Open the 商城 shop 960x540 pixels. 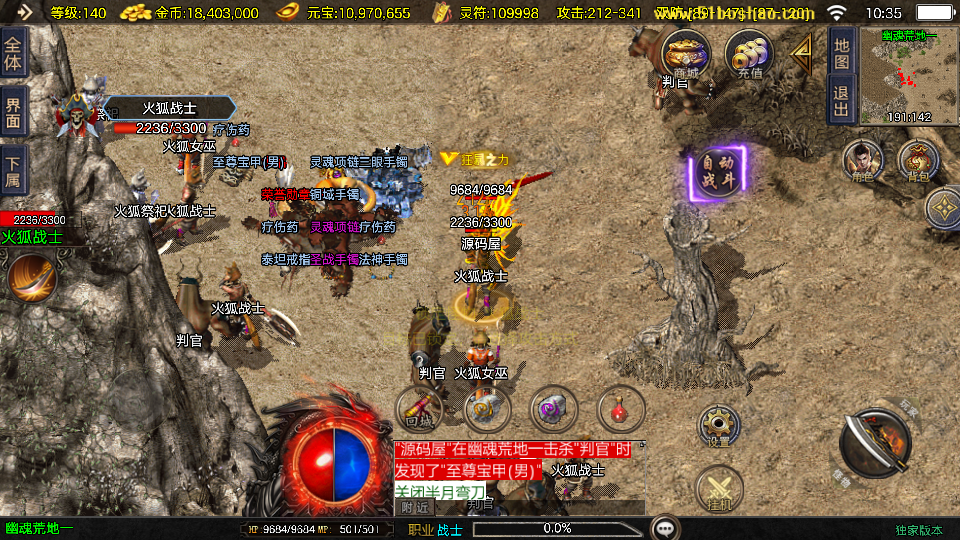(686, 53)
